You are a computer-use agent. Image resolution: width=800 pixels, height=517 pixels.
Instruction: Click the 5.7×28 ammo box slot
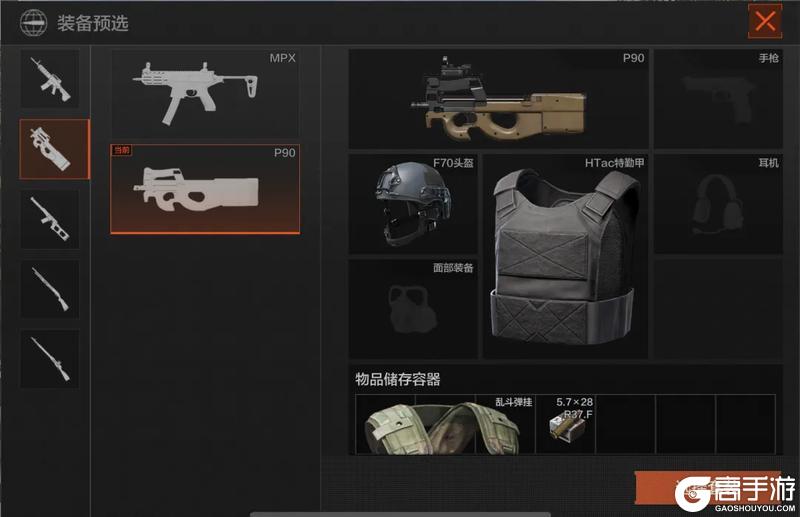point(565,424)
